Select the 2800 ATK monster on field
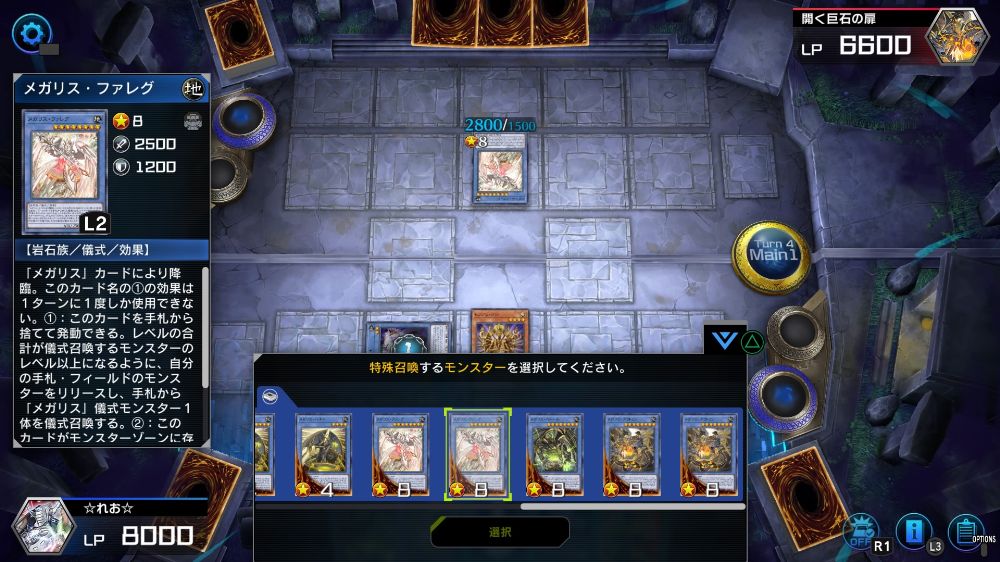This screenshot has height=562, width=1000. pyautogui.click(x=499, y=168)
